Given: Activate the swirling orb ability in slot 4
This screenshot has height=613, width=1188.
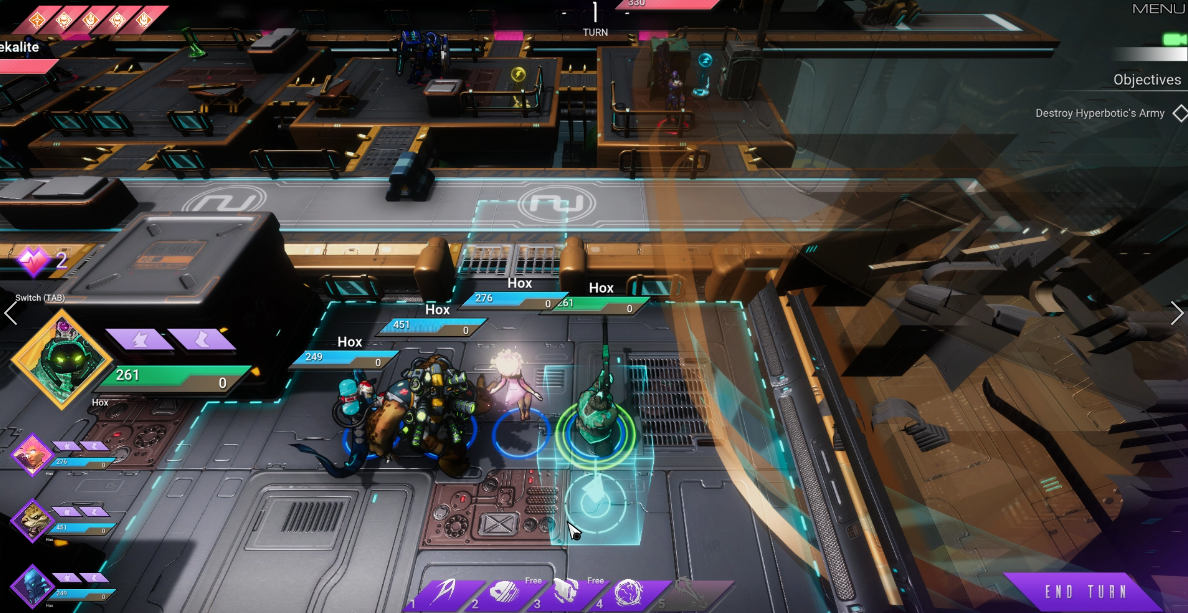Looking at the screenshot, I should (x=629, y=594).
